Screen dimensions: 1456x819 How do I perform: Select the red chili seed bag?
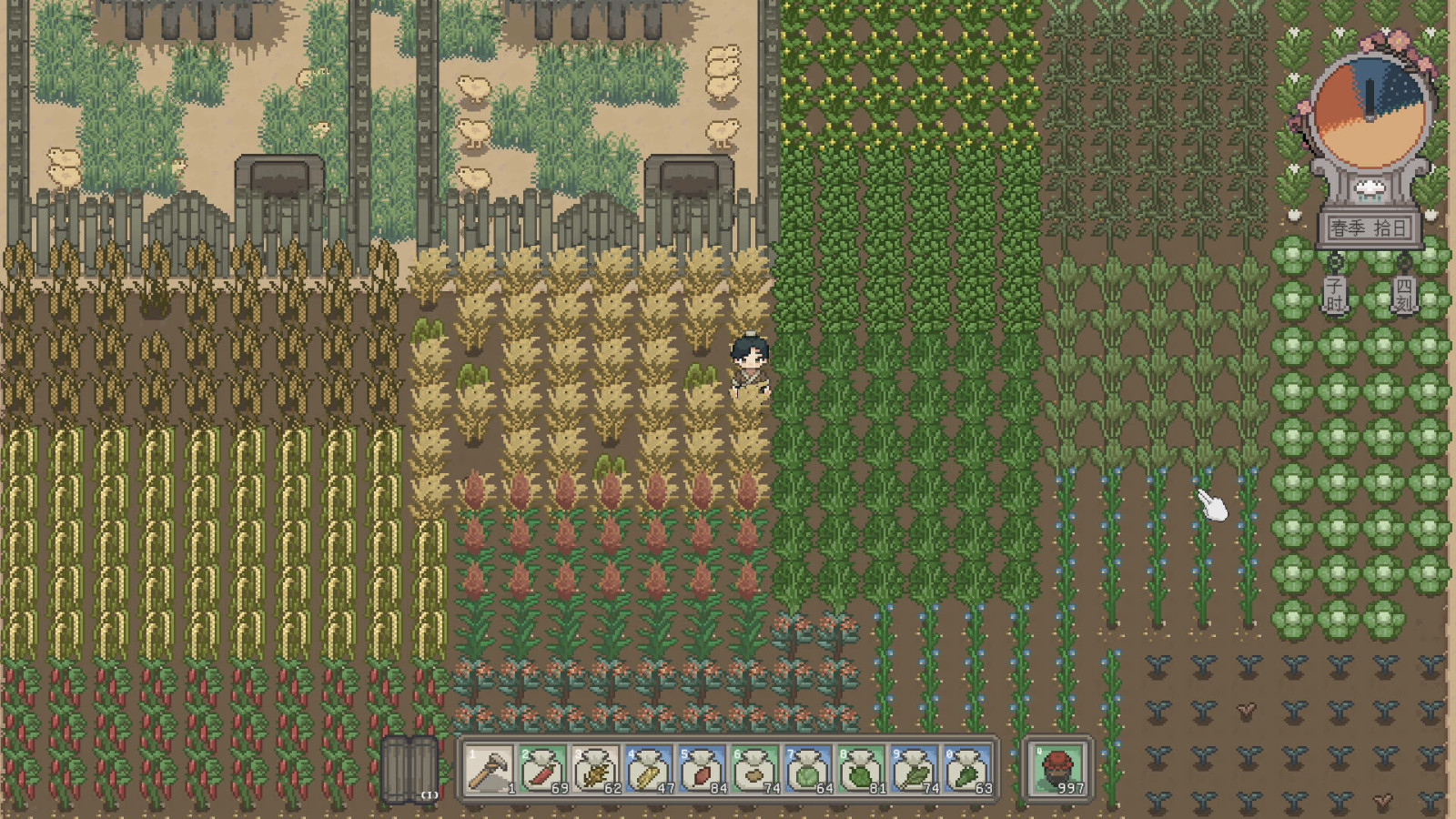pos(542,769)
